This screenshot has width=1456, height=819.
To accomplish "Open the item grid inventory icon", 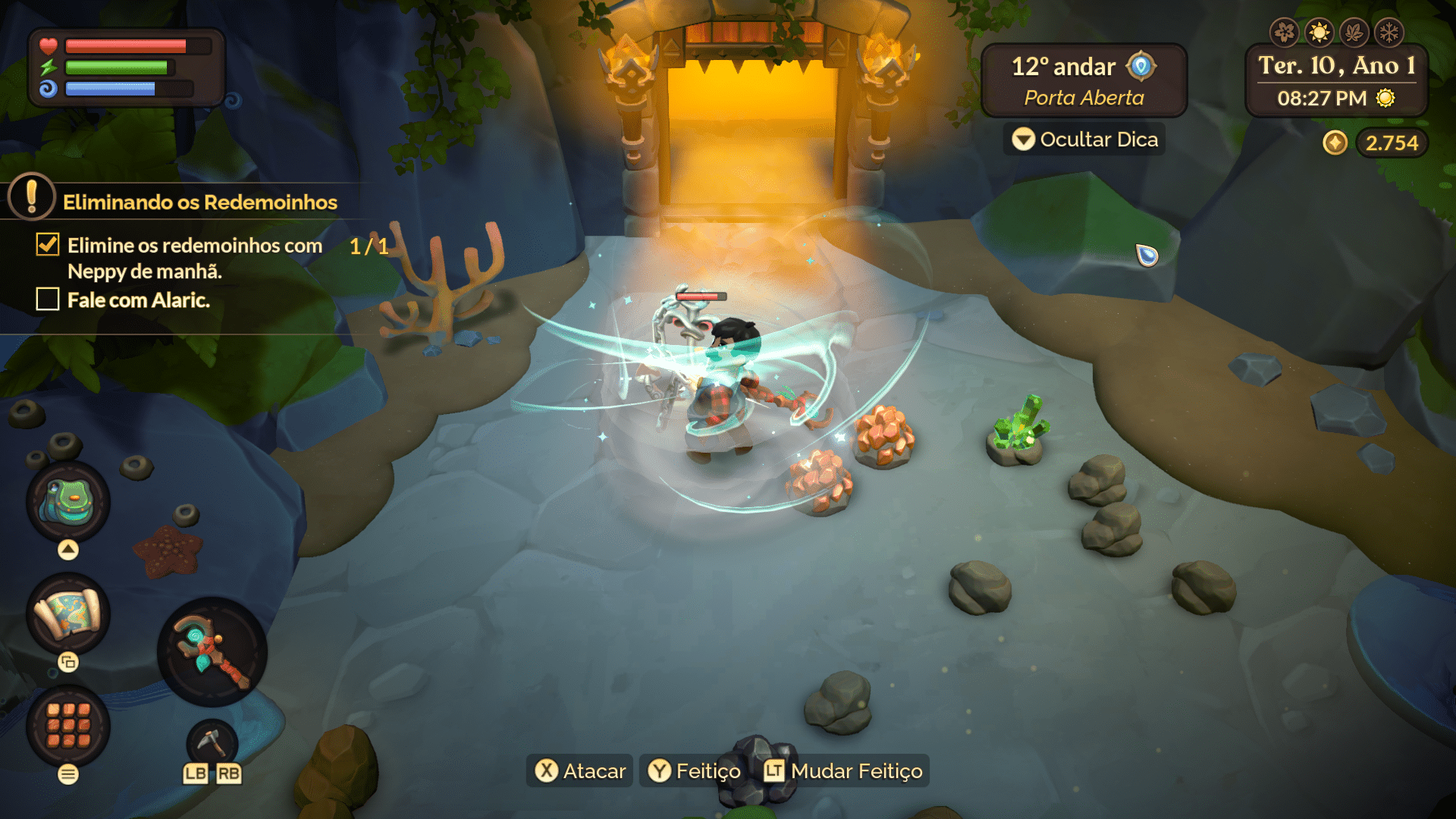I will pyautogui.click(x=67, y=726).
